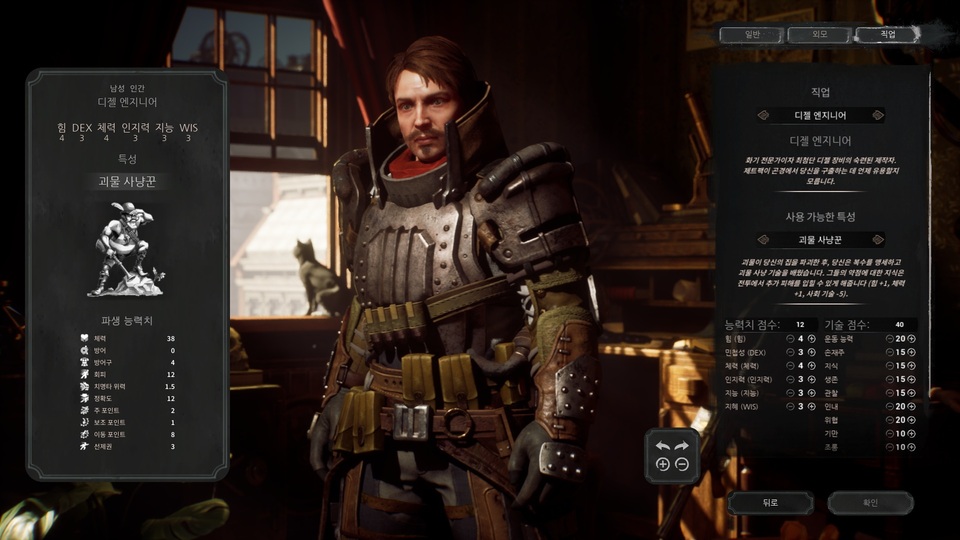This screenshot has width=960, height=540.
Task: Decrease the 민첩성 (DEX) score
Action: pos(790,352)
